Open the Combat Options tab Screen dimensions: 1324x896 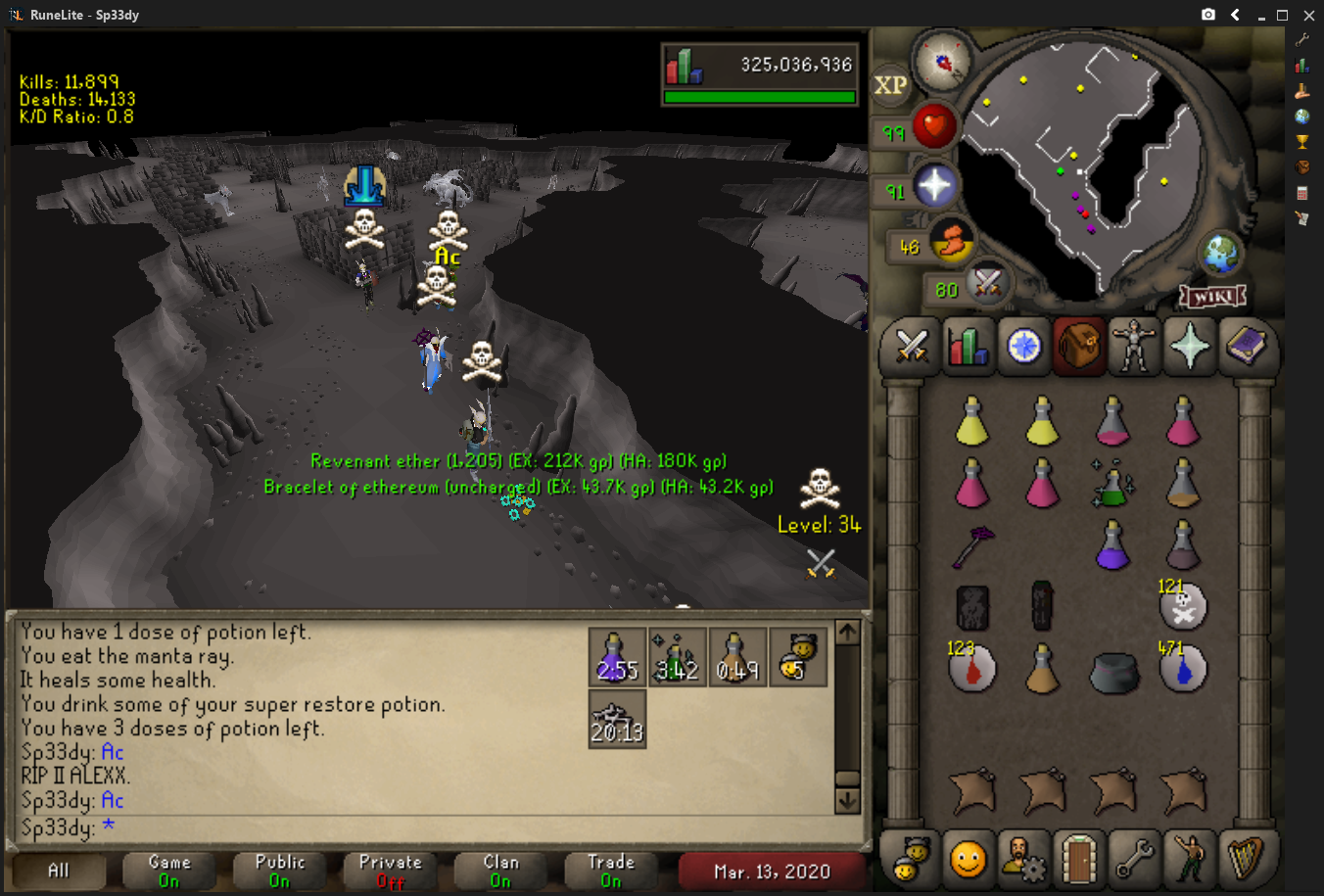911,347
